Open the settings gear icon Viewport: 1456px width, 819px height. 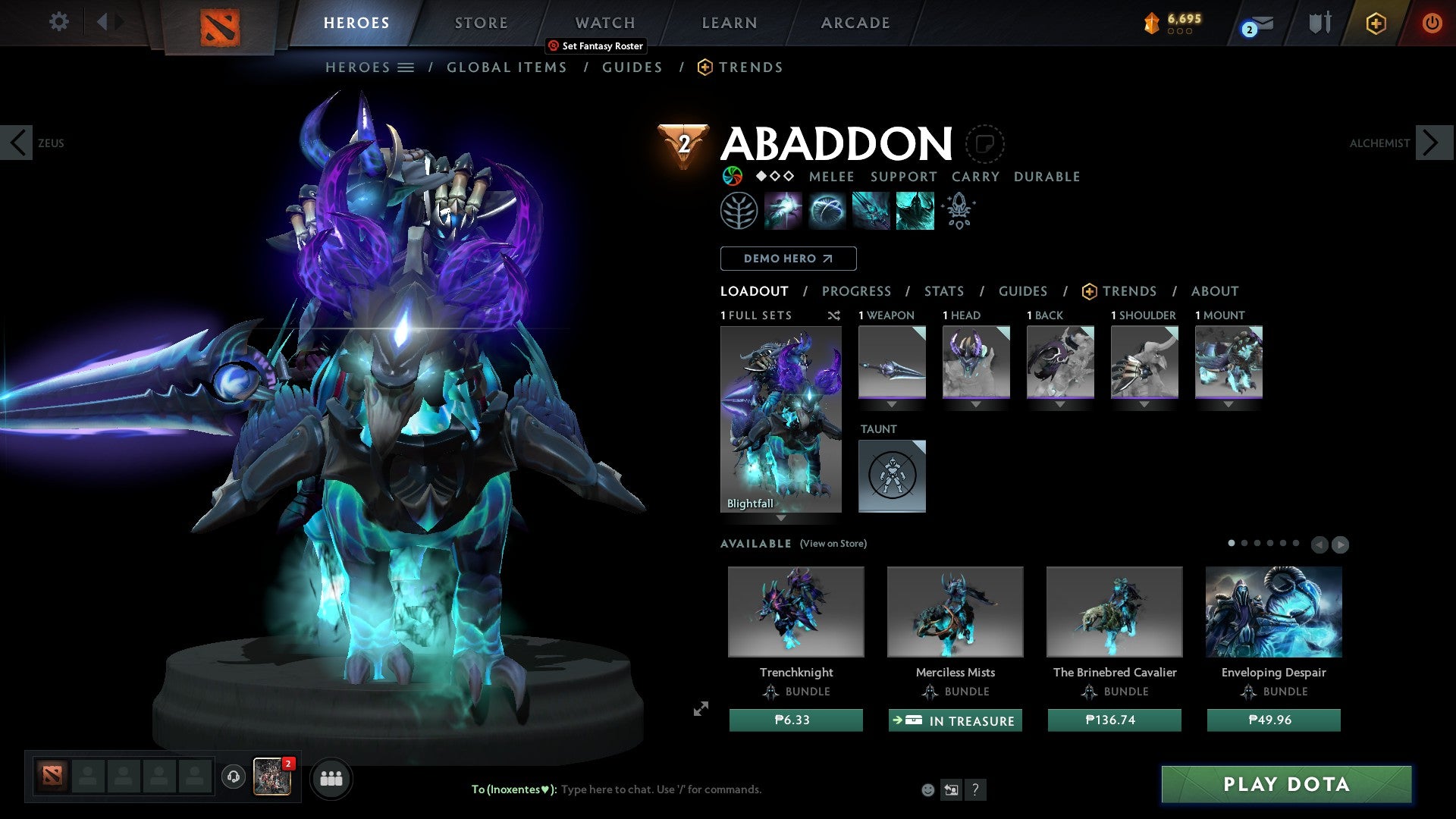(x=58, y=21)
